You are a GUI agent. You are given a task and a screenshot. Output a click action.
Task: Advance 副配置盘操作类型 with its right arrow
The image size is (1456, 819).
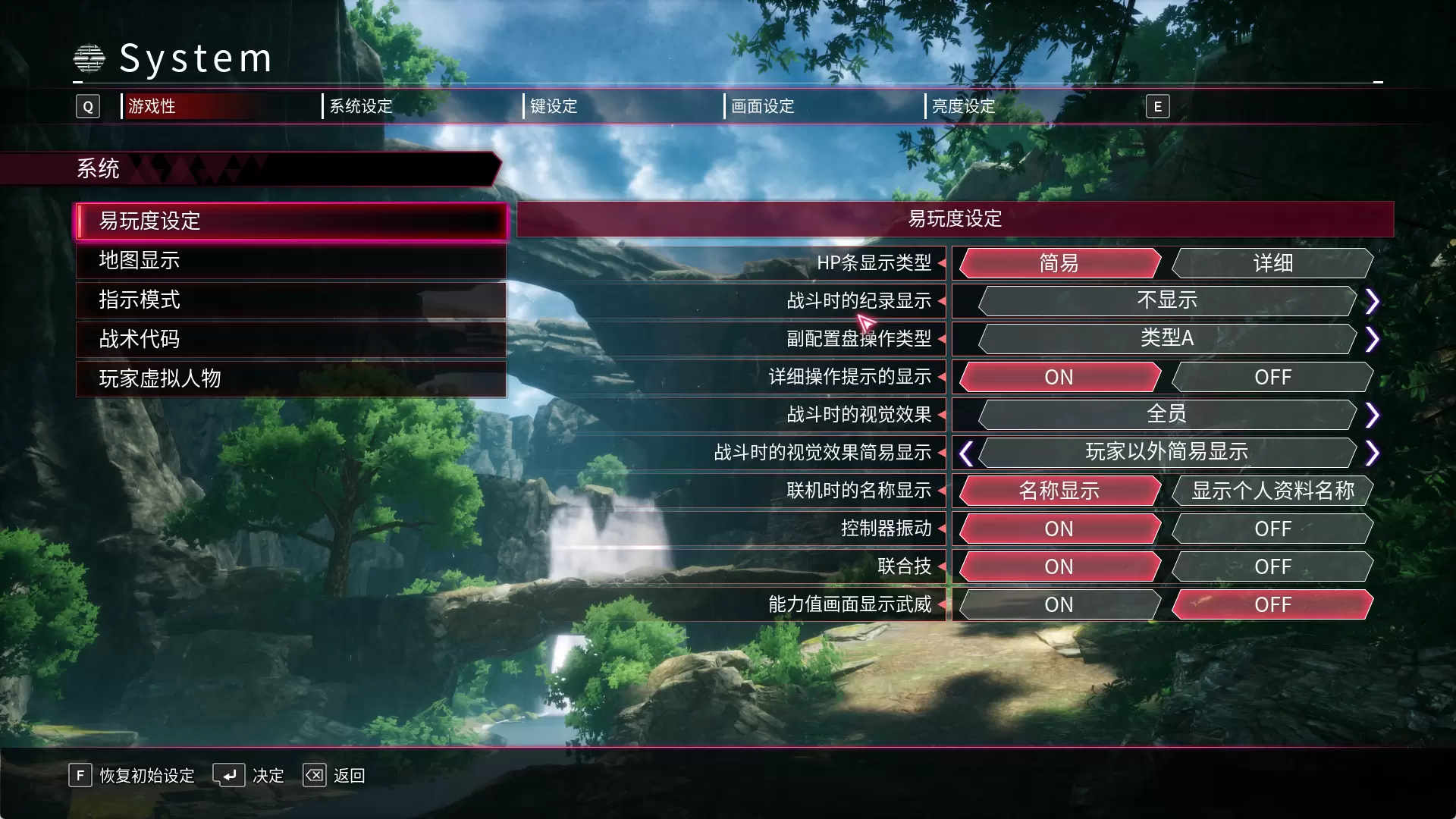(1372, 339)
